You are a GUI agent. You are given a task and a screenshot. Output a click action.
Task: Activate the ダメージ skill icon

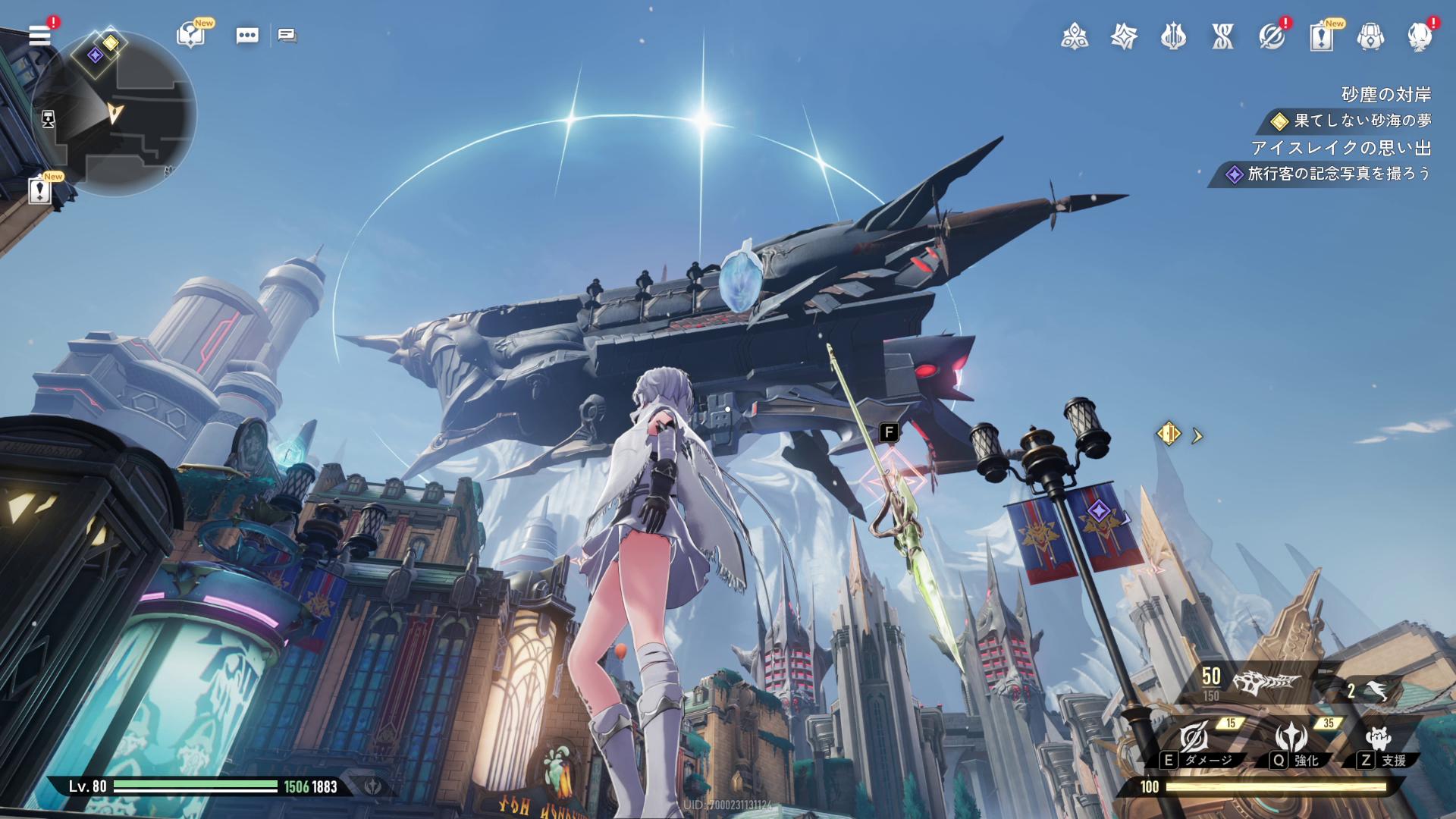1194,737
